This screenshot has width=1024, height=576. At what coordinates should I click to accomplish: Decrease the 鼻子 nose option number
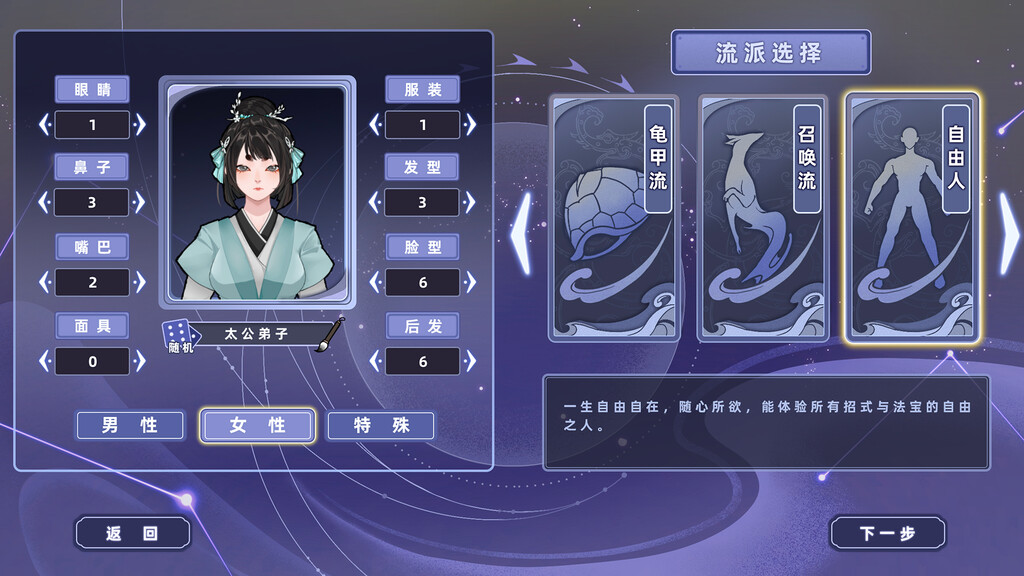pos(44,203)
